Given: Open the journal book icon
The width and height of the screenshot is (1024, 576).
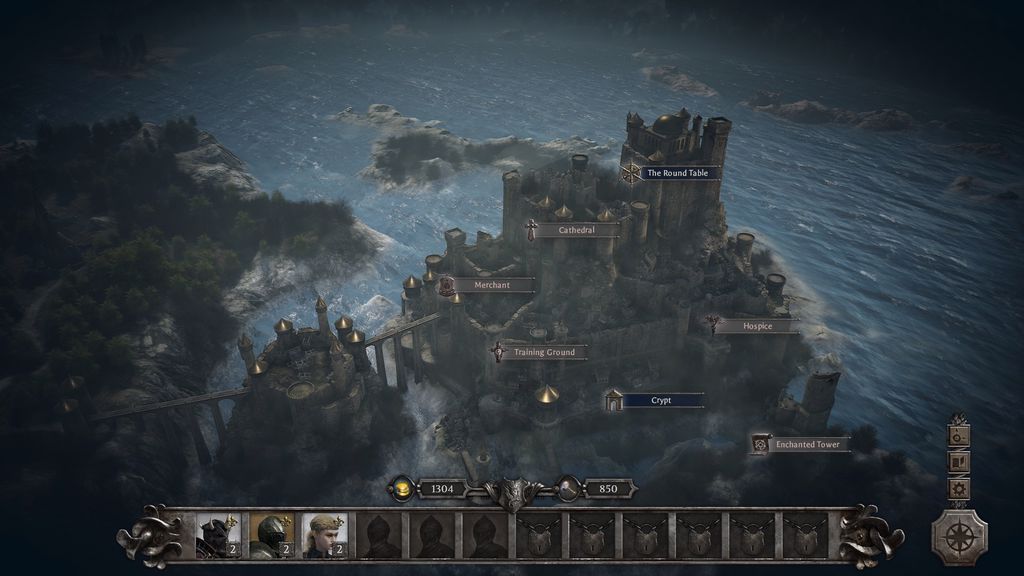Looking at the screenshot, I should click(x=959, y=462).
